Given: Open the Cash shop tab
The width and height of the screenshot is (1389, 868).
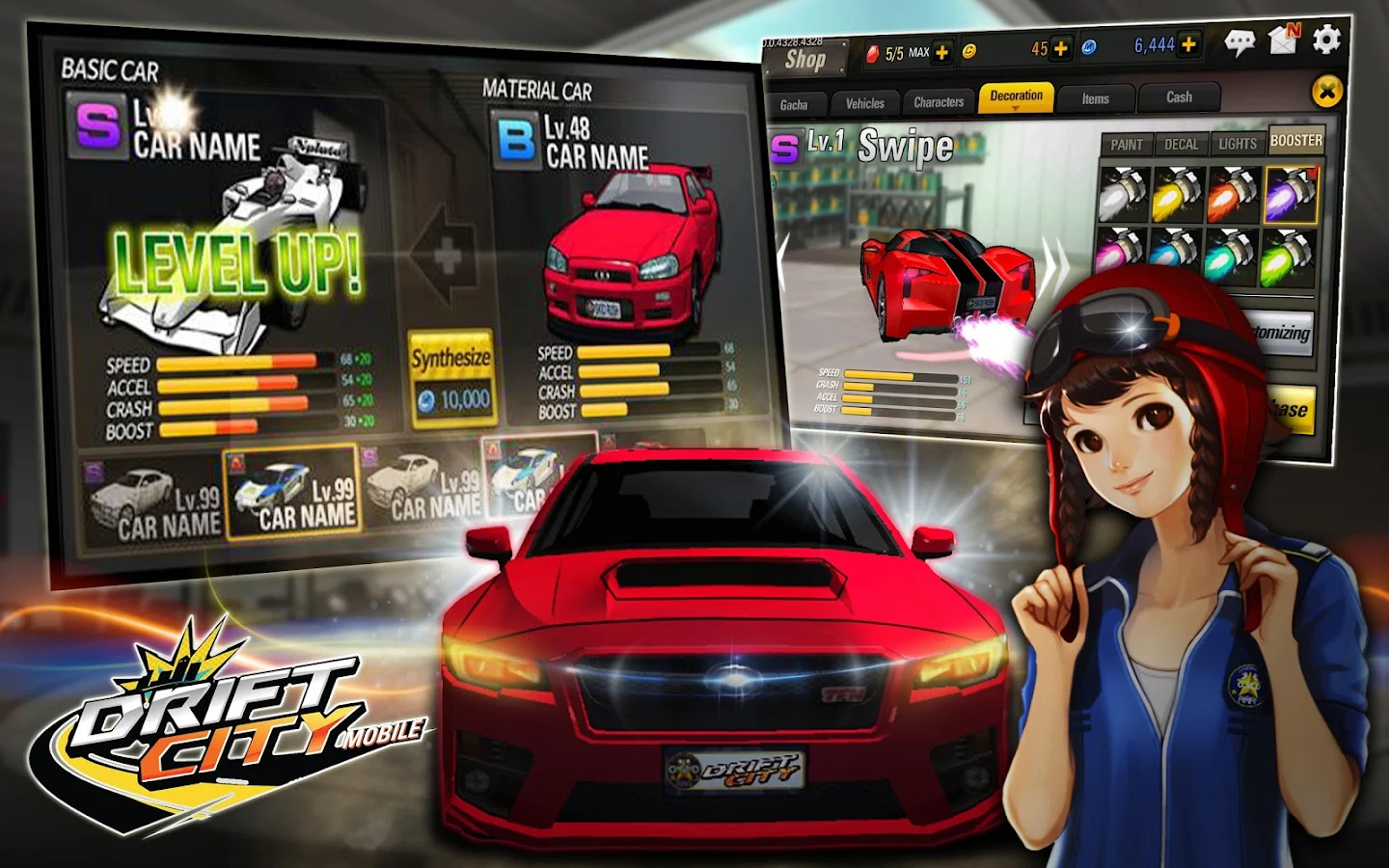Looking at the screenshot, I should coord(1179,96).
